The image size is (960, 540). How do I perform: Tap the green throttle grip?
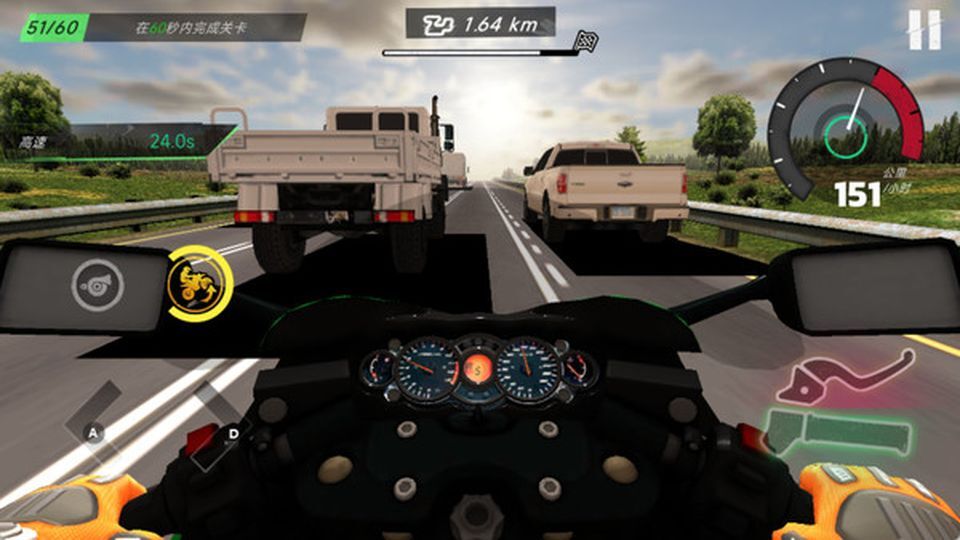838,431
